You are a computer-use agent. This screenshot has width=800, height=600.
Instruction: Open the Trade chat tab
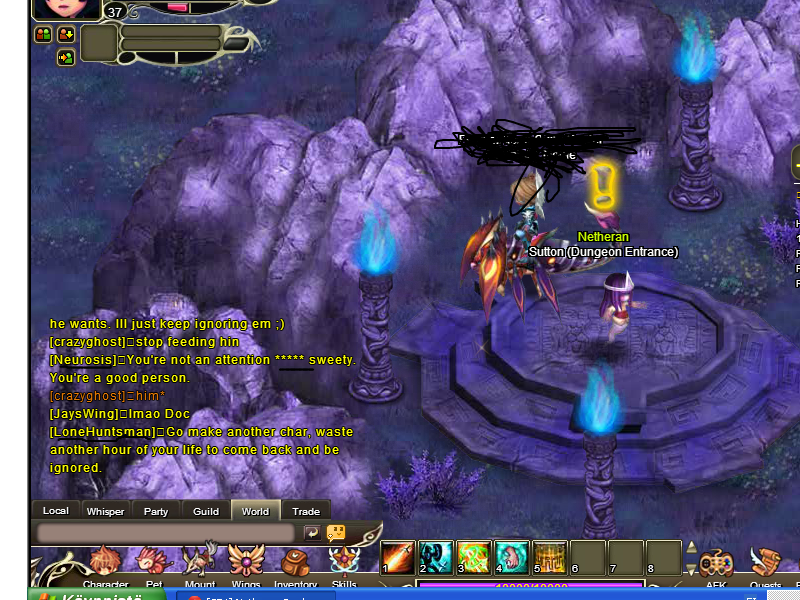tap(306, 511)
